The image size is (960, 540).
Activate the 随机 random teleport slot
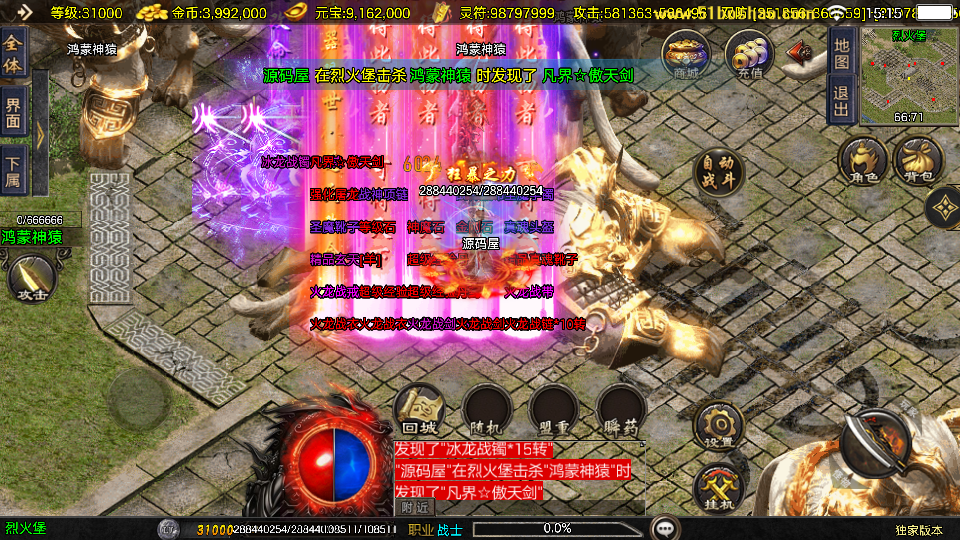487,410
